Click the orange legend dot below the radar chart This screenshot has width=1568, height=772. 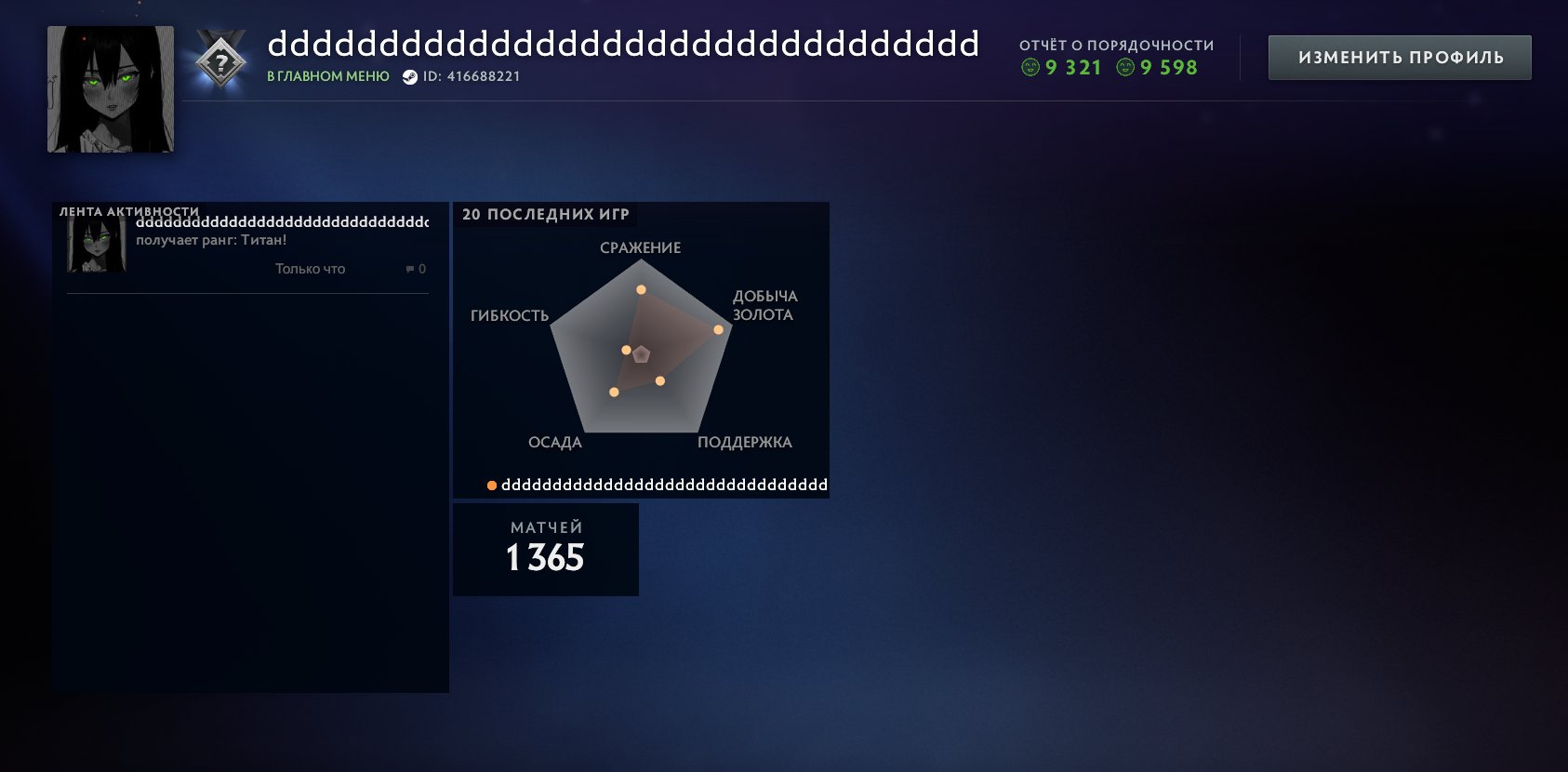tap(492, 484)
